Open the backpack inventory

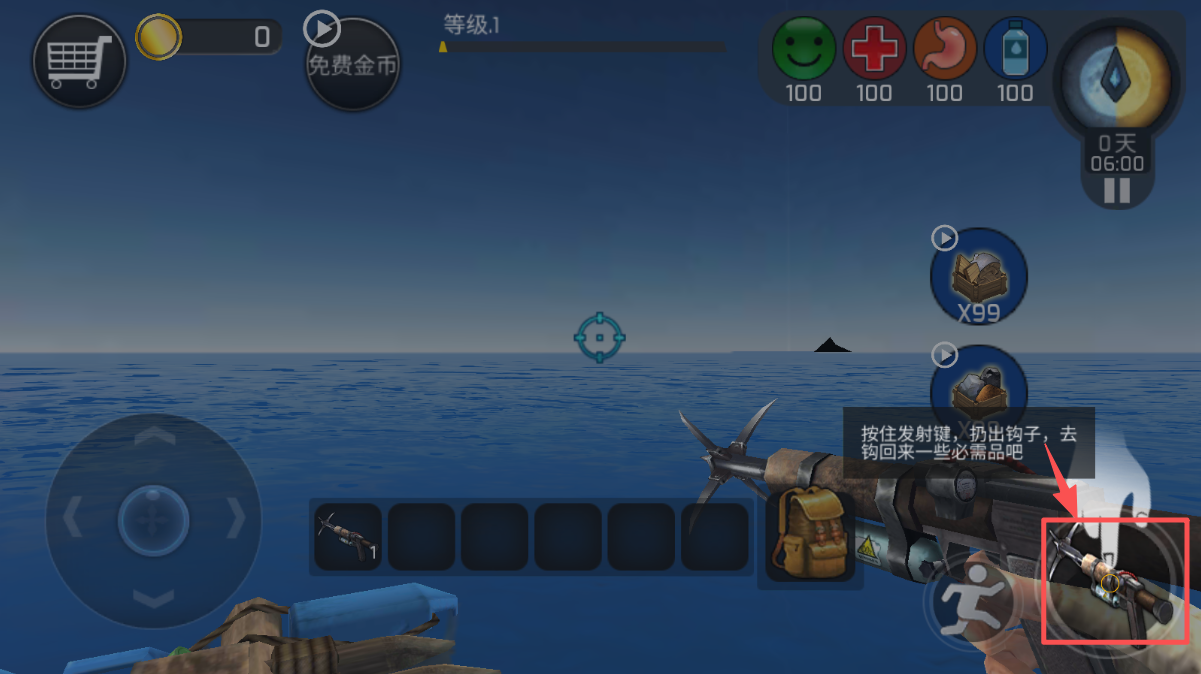[810, 535]
